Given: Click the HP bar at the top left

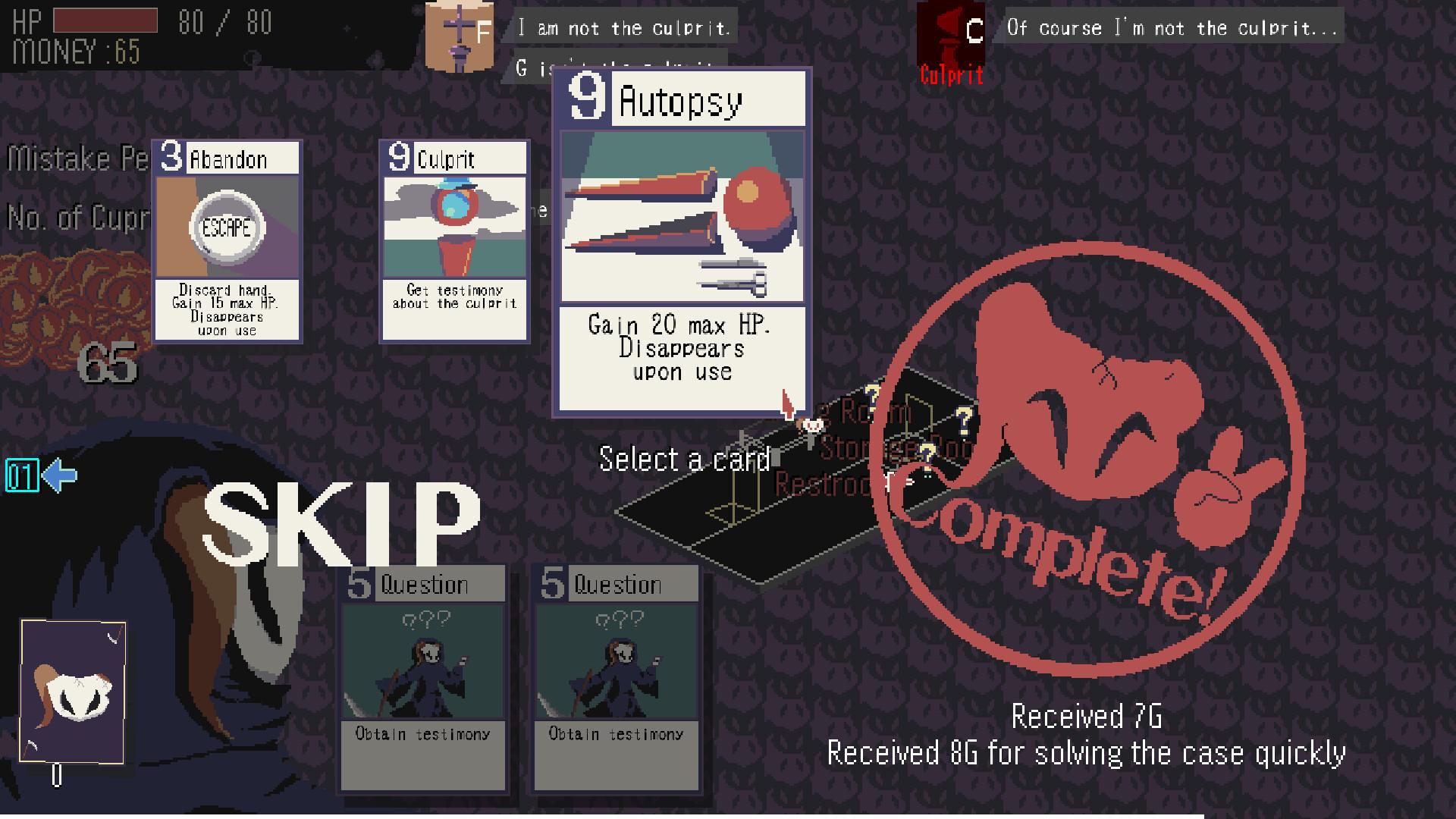Looking at the screenshot, I should tap(106, 20).
